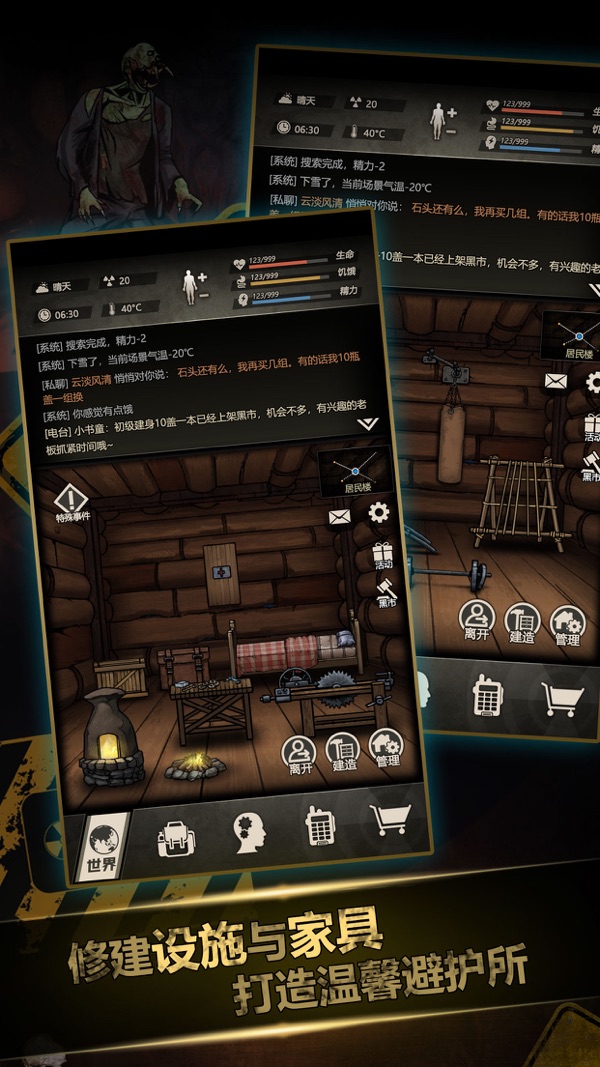Open the walkie-talkie radio tab on the front screen

point(319,825)
